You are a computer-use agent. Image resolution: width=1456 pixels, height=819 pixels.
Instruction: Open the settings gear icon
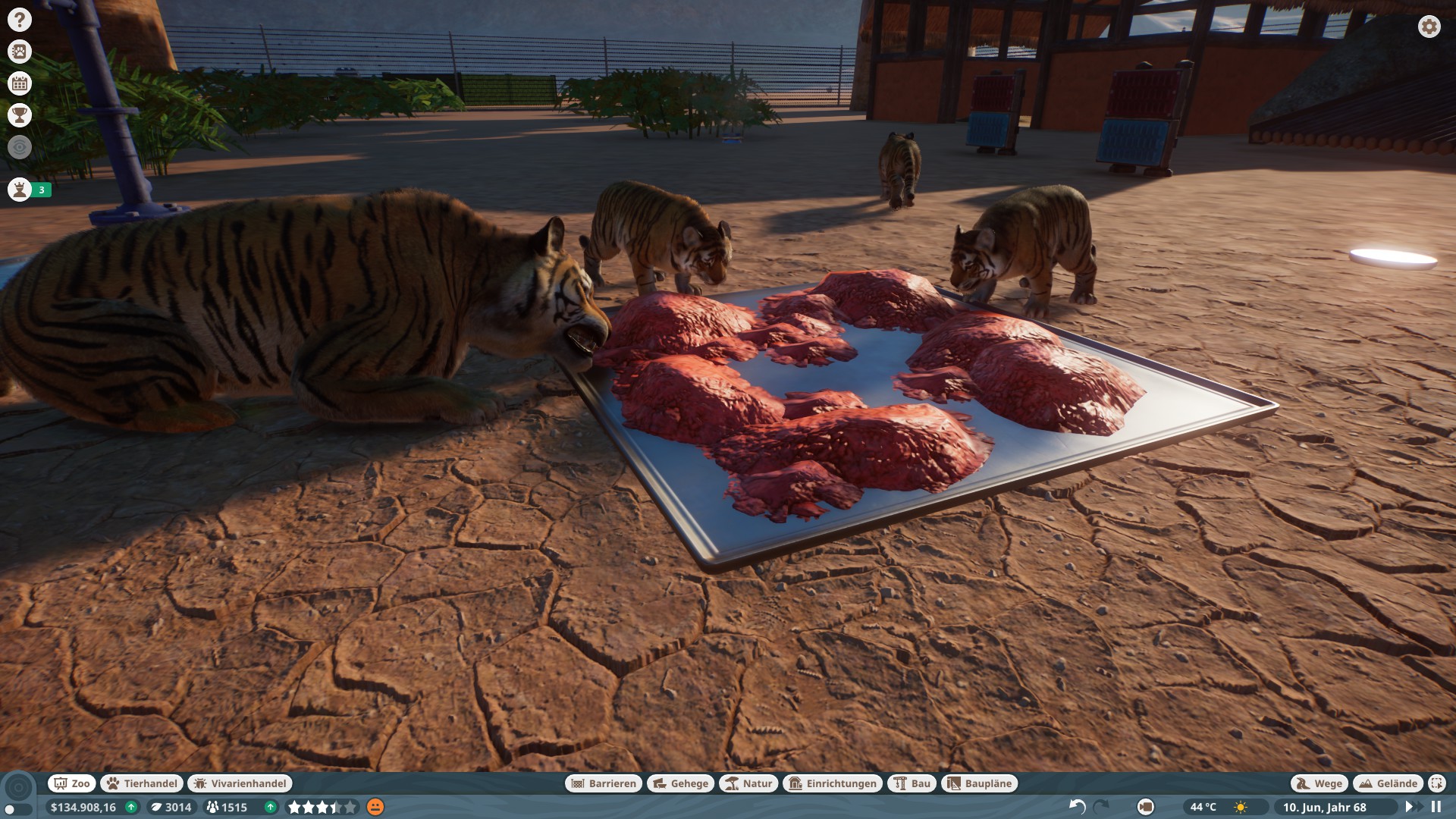coord(1429,27)
